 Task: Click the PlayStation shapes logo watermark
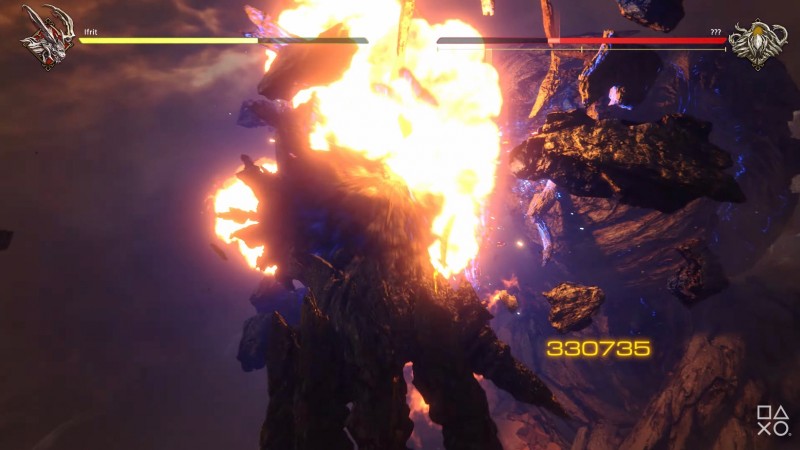(x=771, y=421)
